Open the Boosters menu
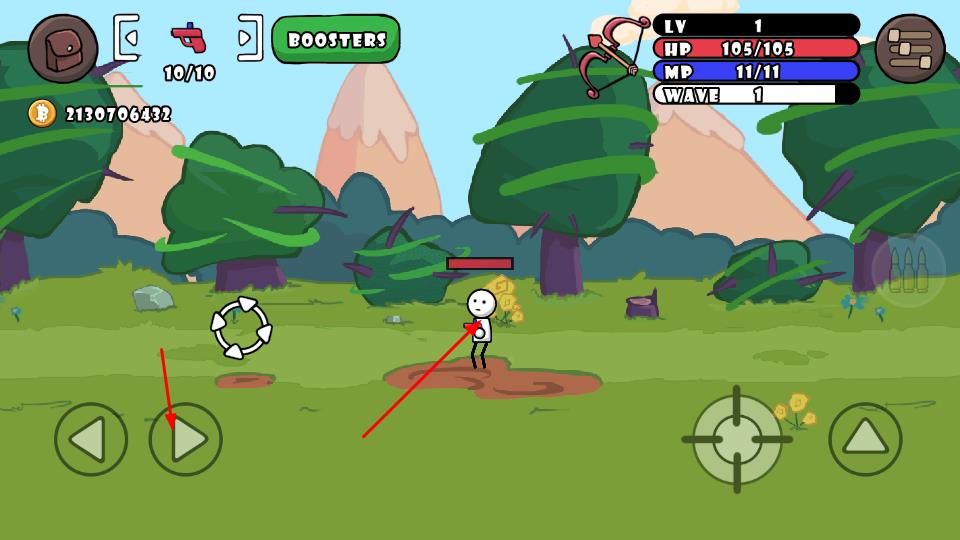This screenshot has width=960, height=540. click(336, 40)
